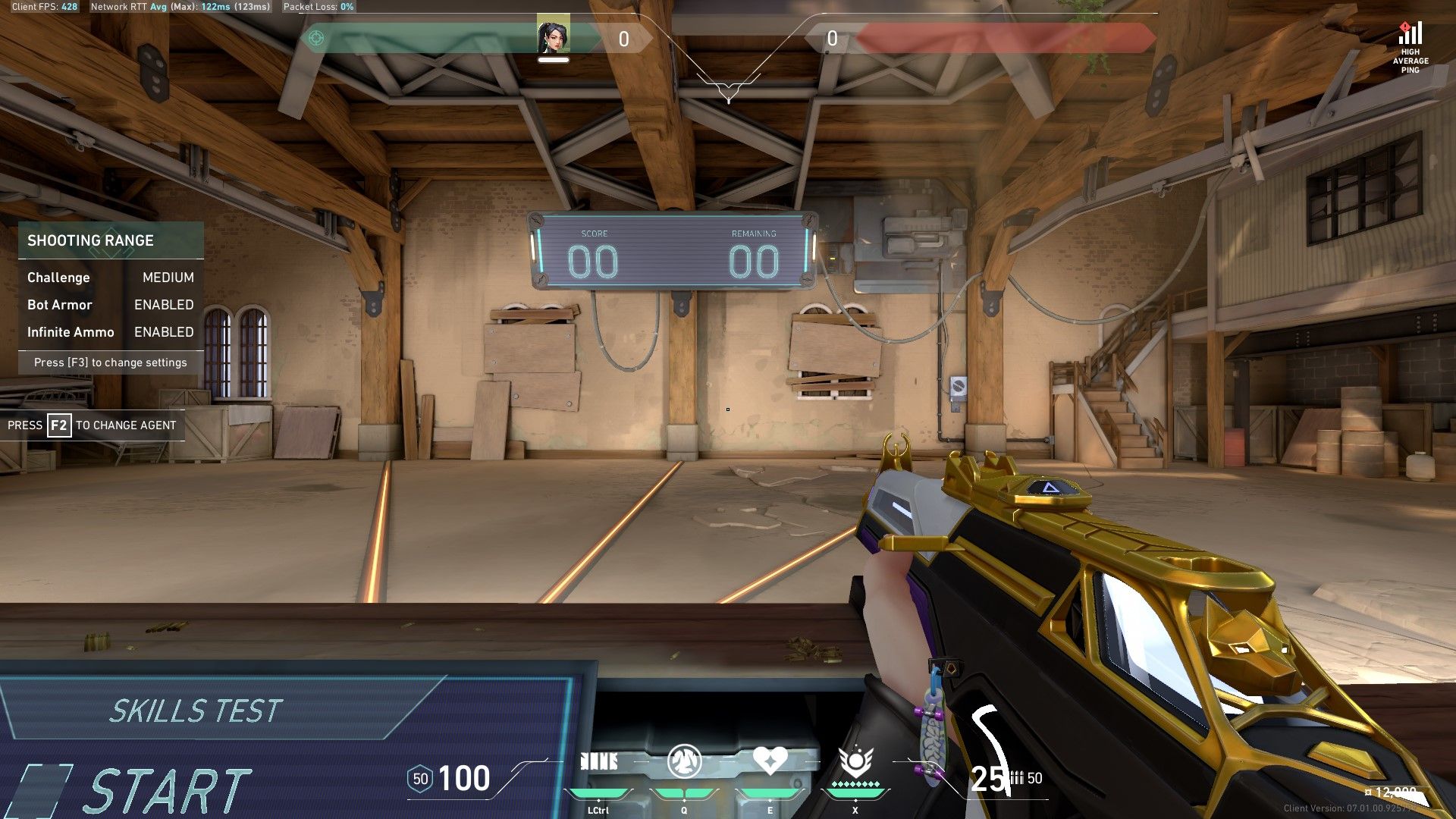Click PRESS F2 TO CHANGE AGENT prompt
1456x819 pixels.
pos(91,425)
